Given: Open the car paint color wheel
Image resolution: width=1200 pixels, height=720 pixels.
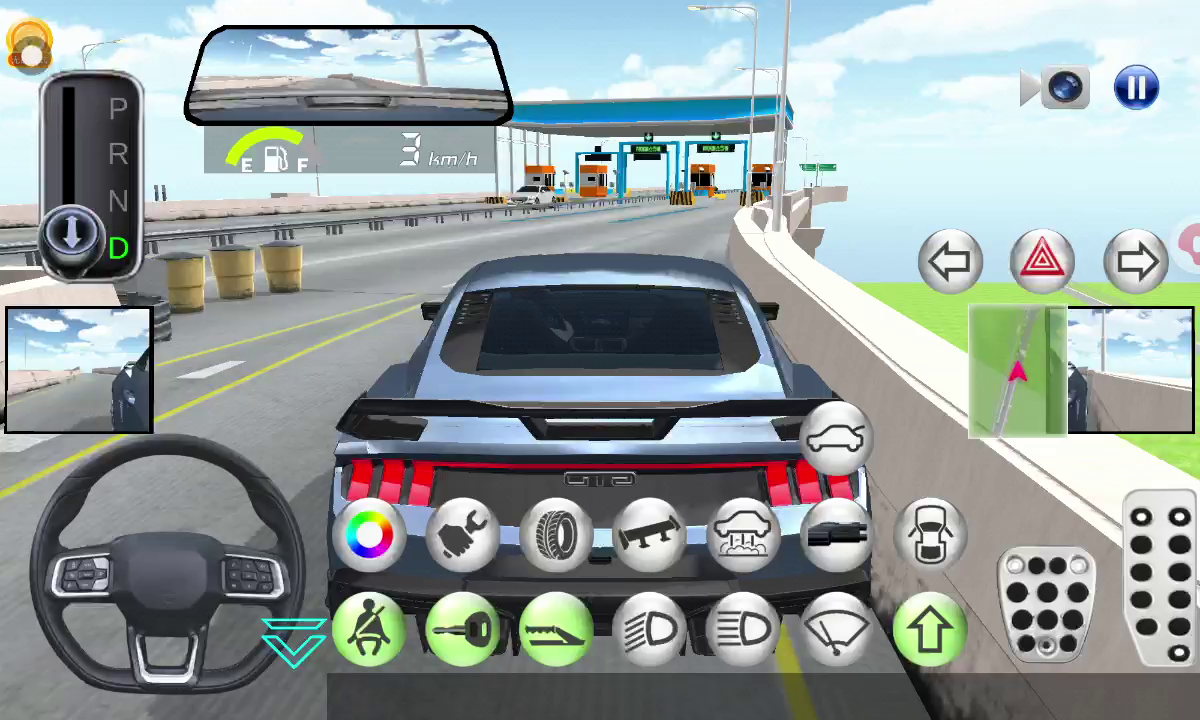Looking at the screenshot, I should [369, 536].
